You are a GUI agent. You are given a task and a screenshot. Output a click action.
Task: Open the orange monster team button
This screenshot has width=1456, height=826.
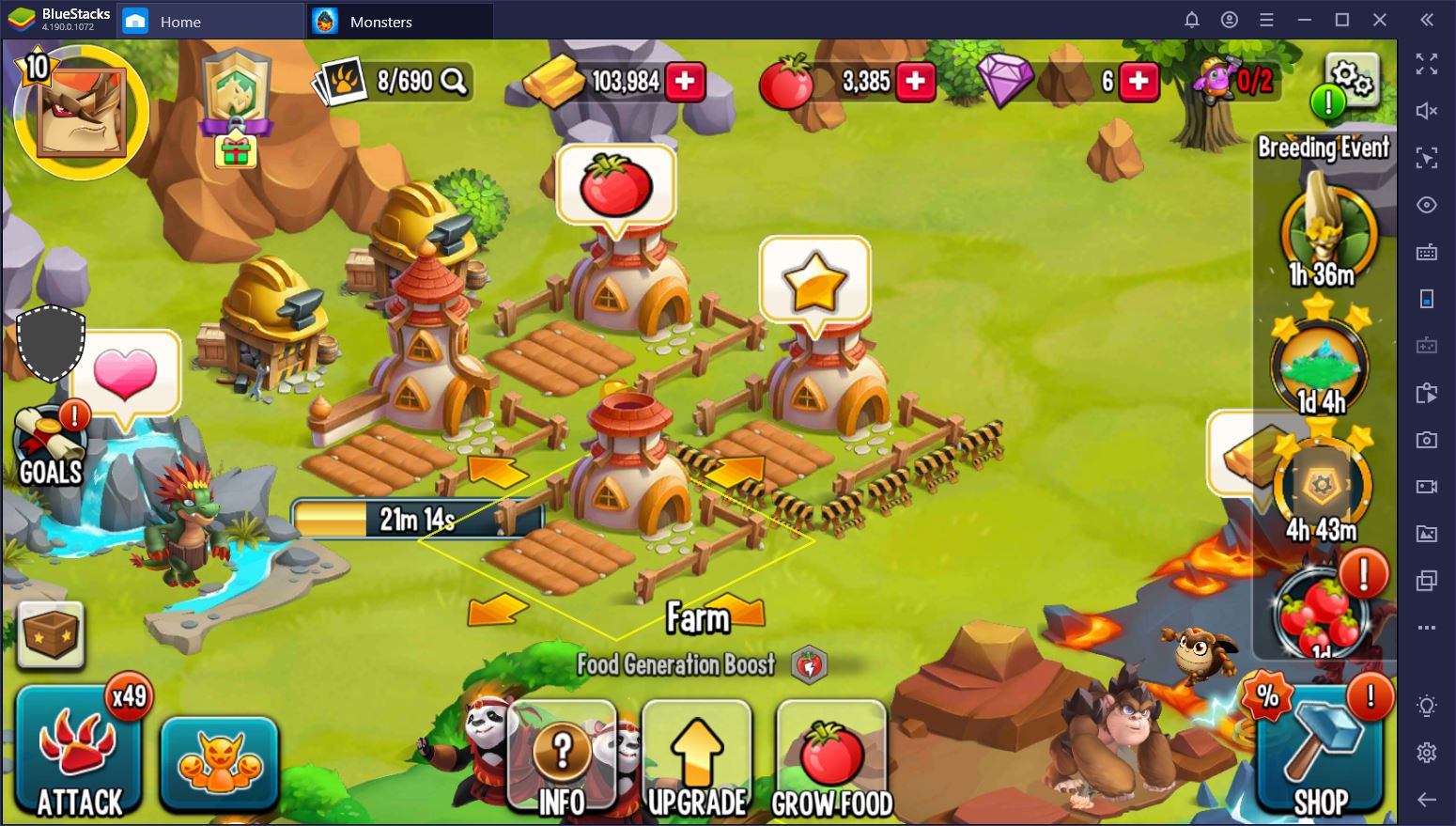click(219, 763)
